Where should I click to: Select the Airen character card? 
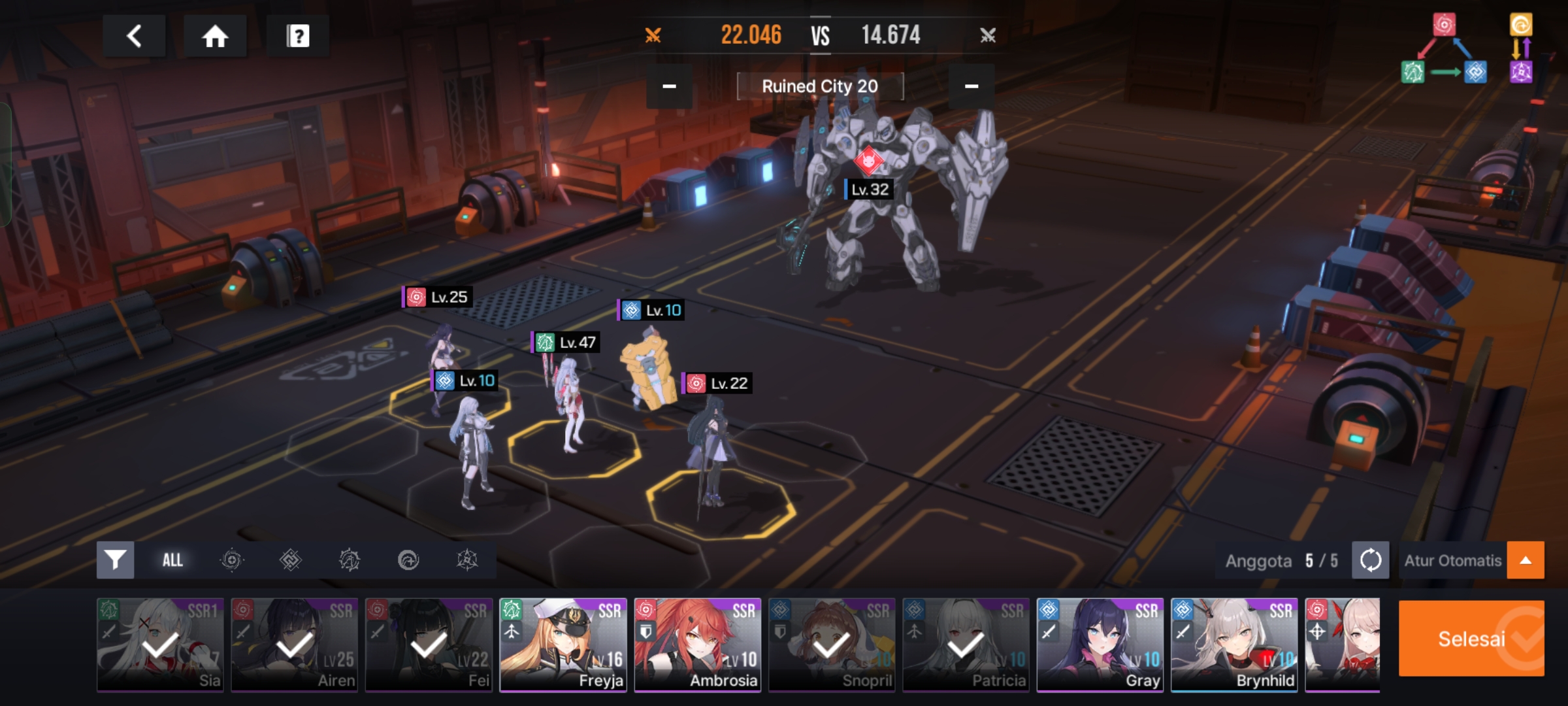[x=295, y=645]
